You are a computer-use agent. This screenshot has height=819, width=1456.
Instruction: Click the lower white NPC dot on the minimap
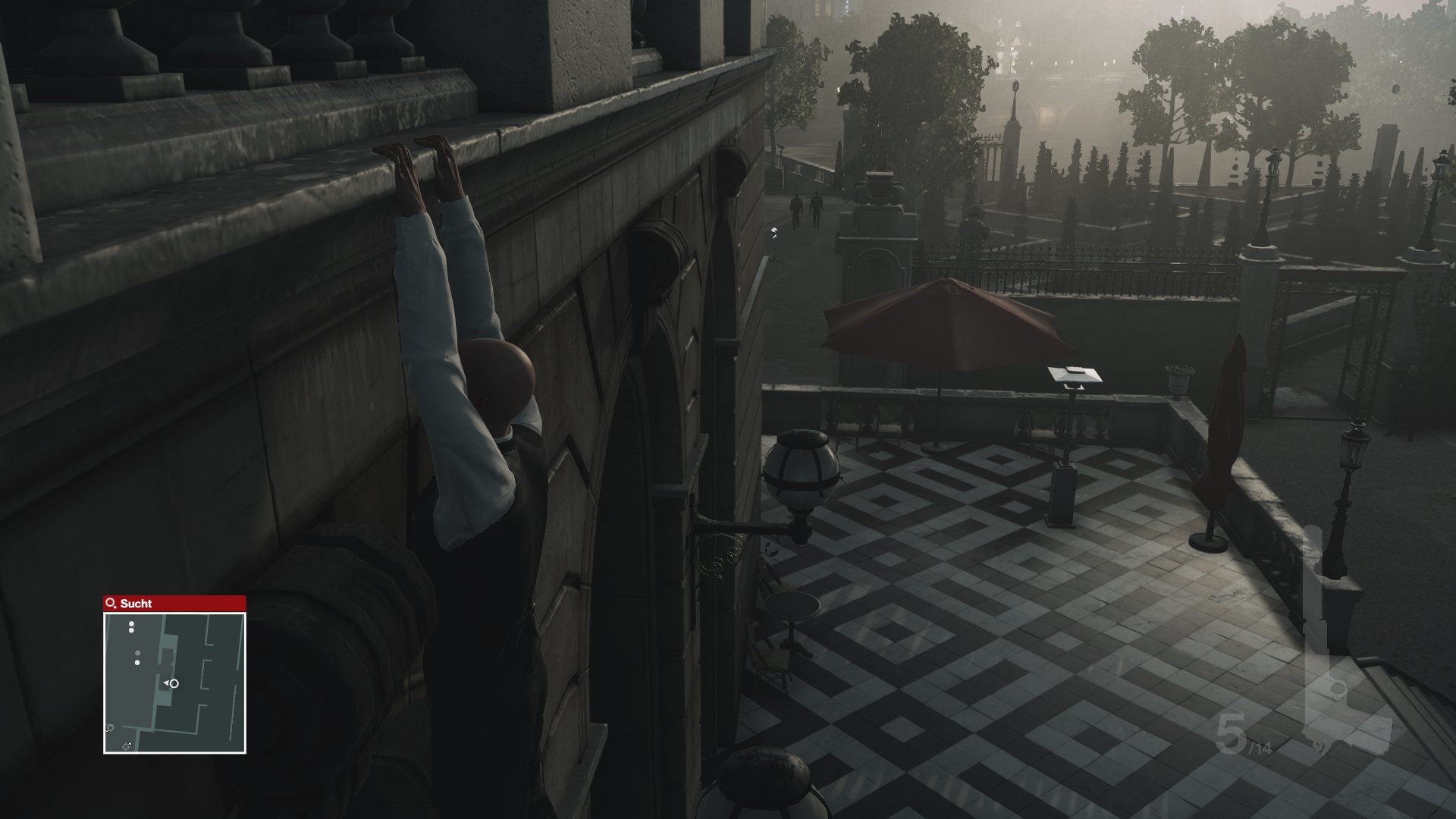(x=137, y=663)
